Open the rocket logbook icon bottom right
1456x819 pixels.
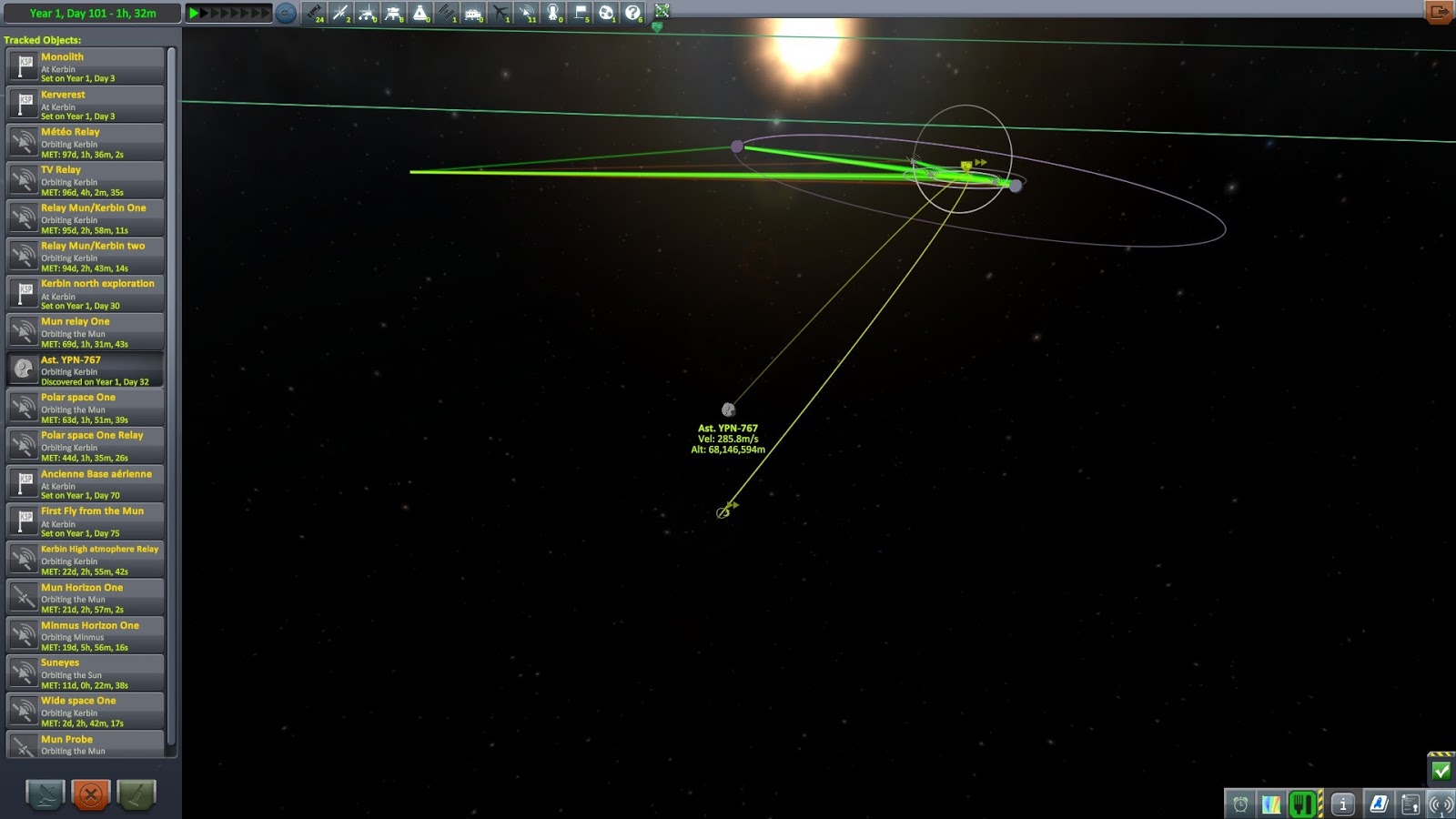(x=1378, y=804)
